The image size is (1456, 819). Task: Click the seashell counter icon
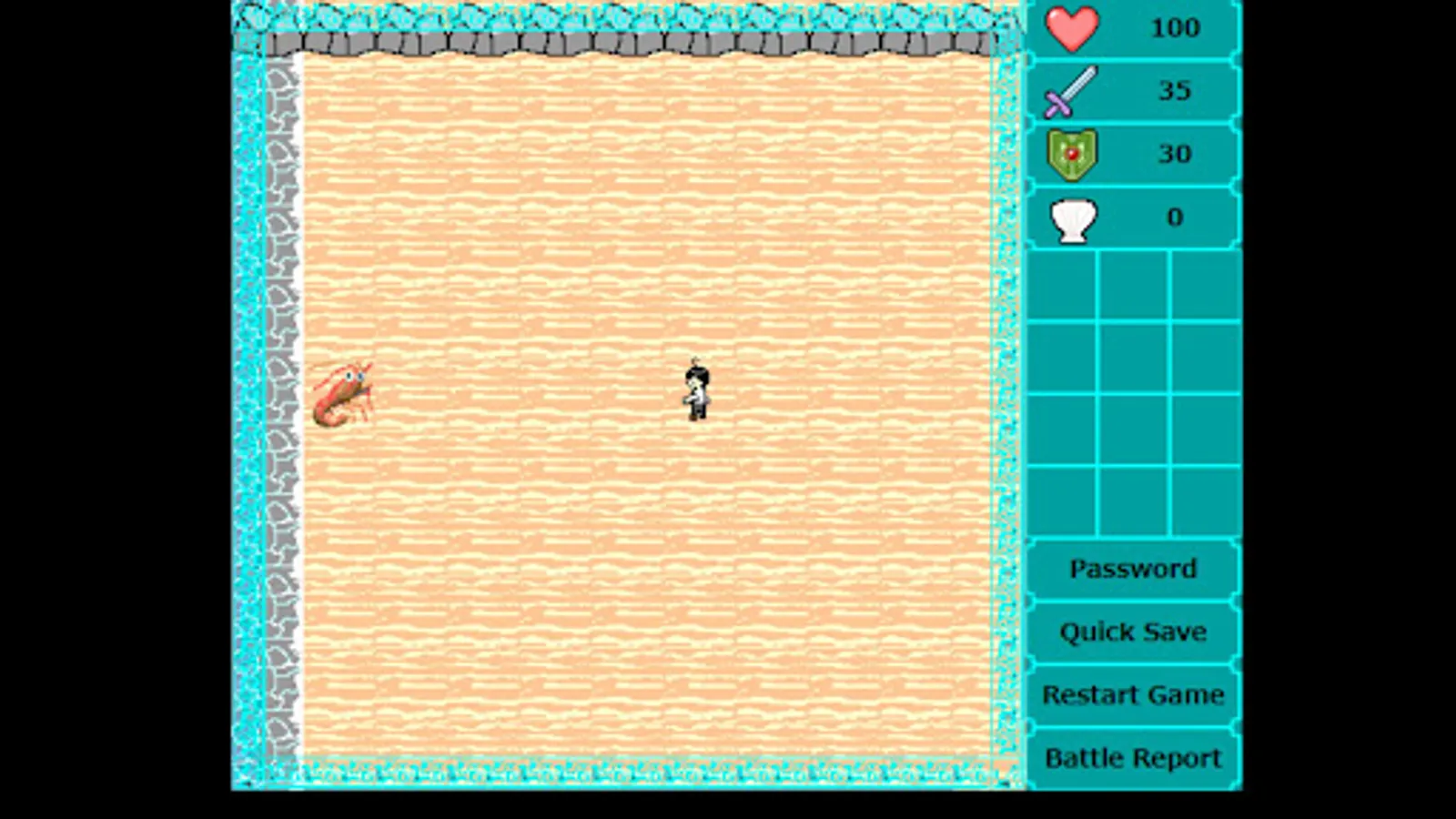[x=1074, y=217]
